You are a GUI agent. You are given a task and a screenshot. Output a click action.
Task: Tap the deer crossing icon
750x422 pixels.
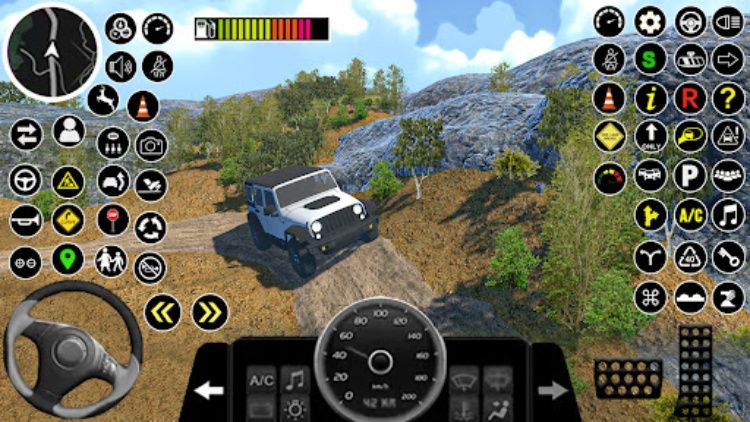(102, 99)
